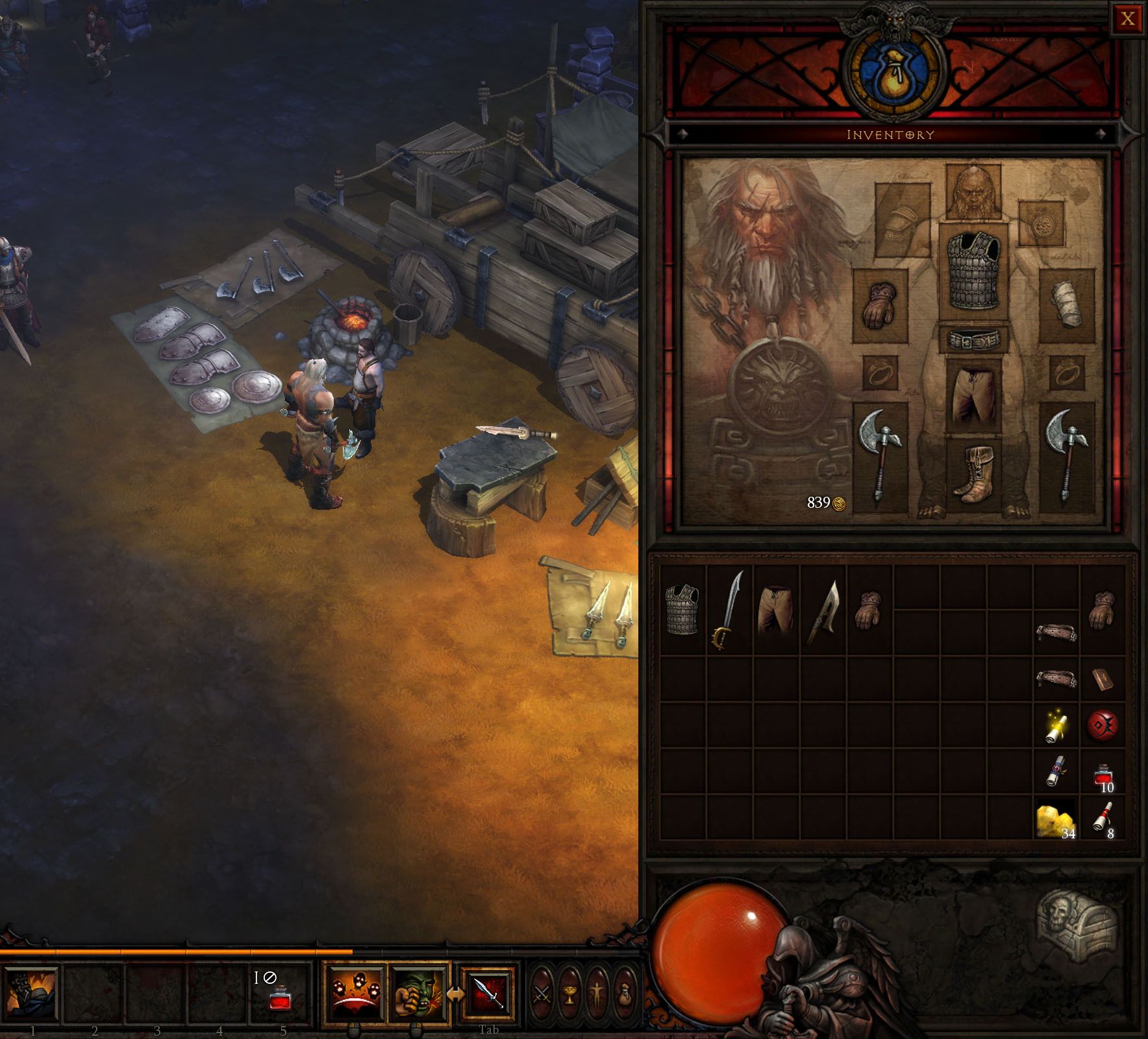Select the red rune stone
Viewport: 1148px width, 1039px height.
(1102, 725)
